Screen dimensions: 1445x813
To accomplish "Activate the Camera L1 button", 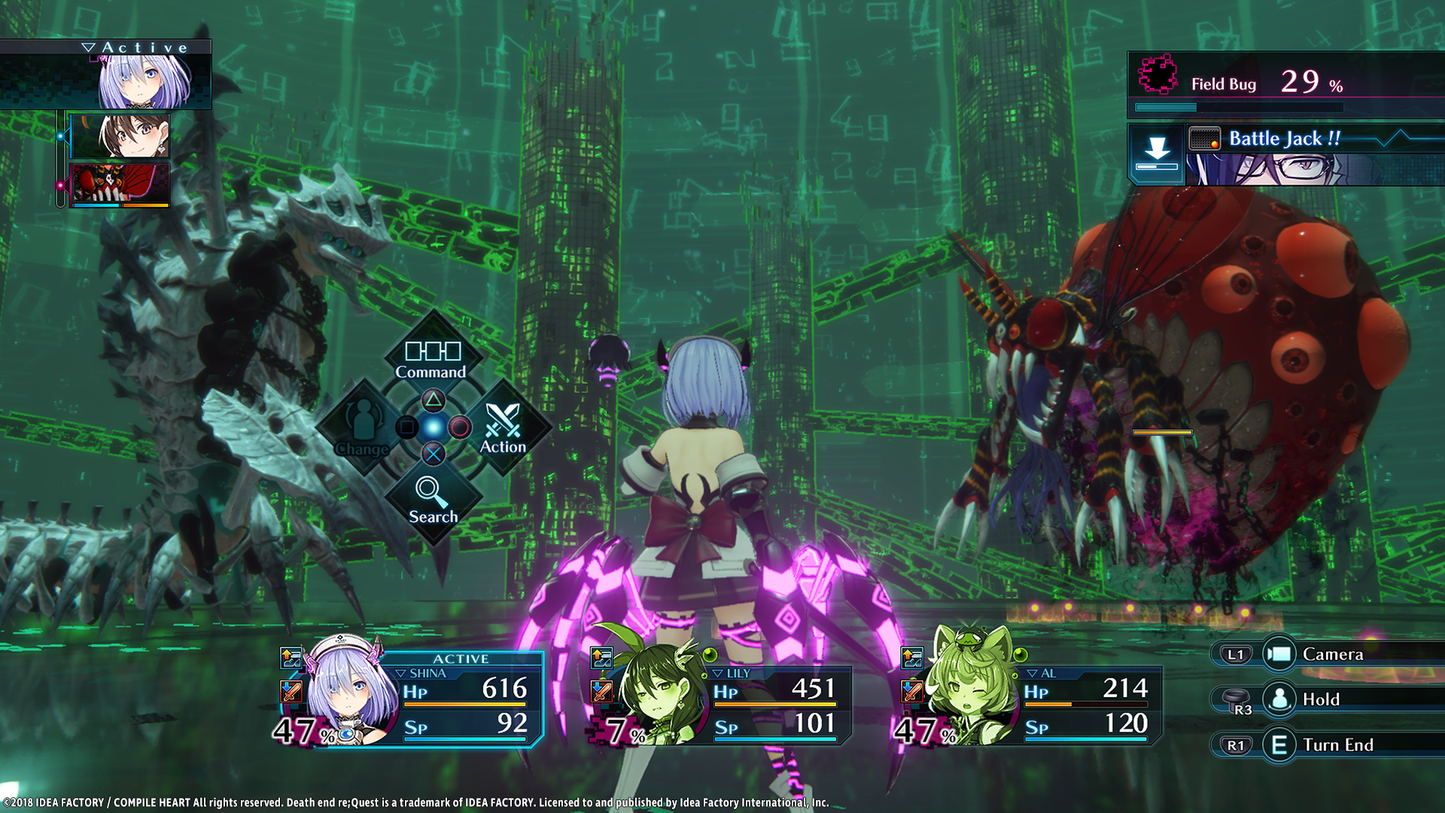I will [1235, 653].
